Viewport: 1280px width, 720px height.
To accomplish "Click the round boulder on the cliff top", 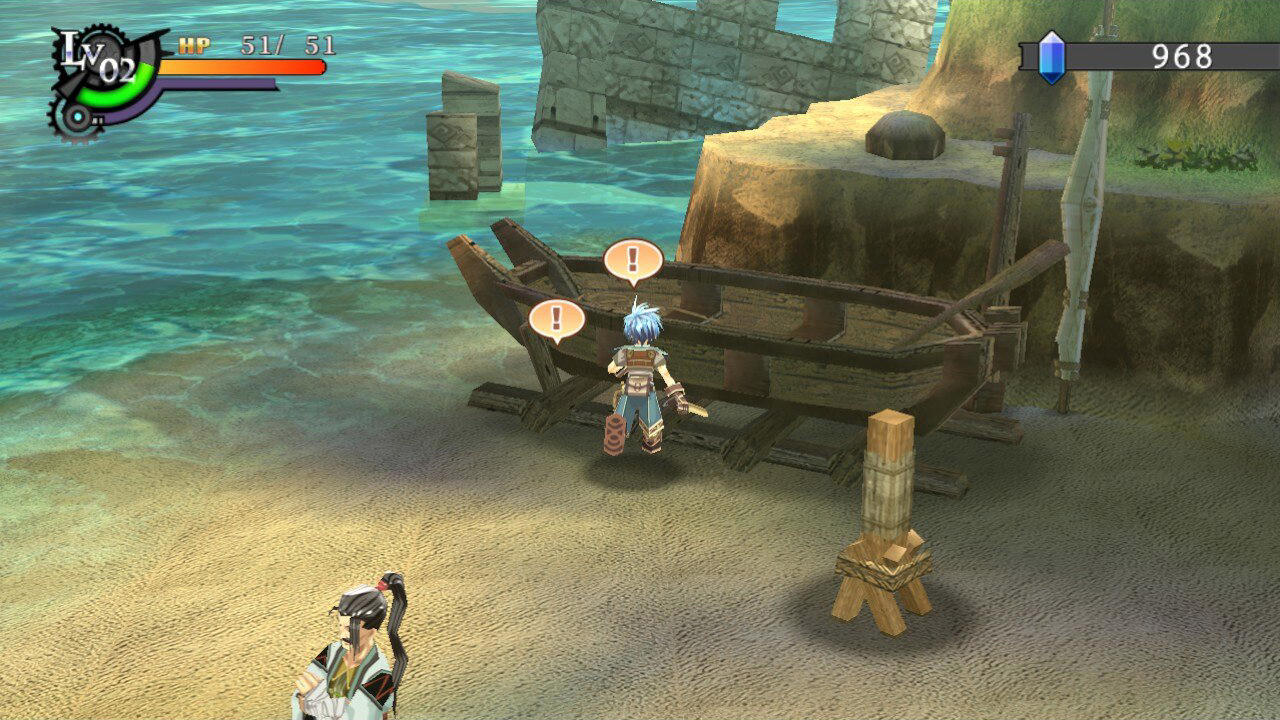I will [905, 135].
